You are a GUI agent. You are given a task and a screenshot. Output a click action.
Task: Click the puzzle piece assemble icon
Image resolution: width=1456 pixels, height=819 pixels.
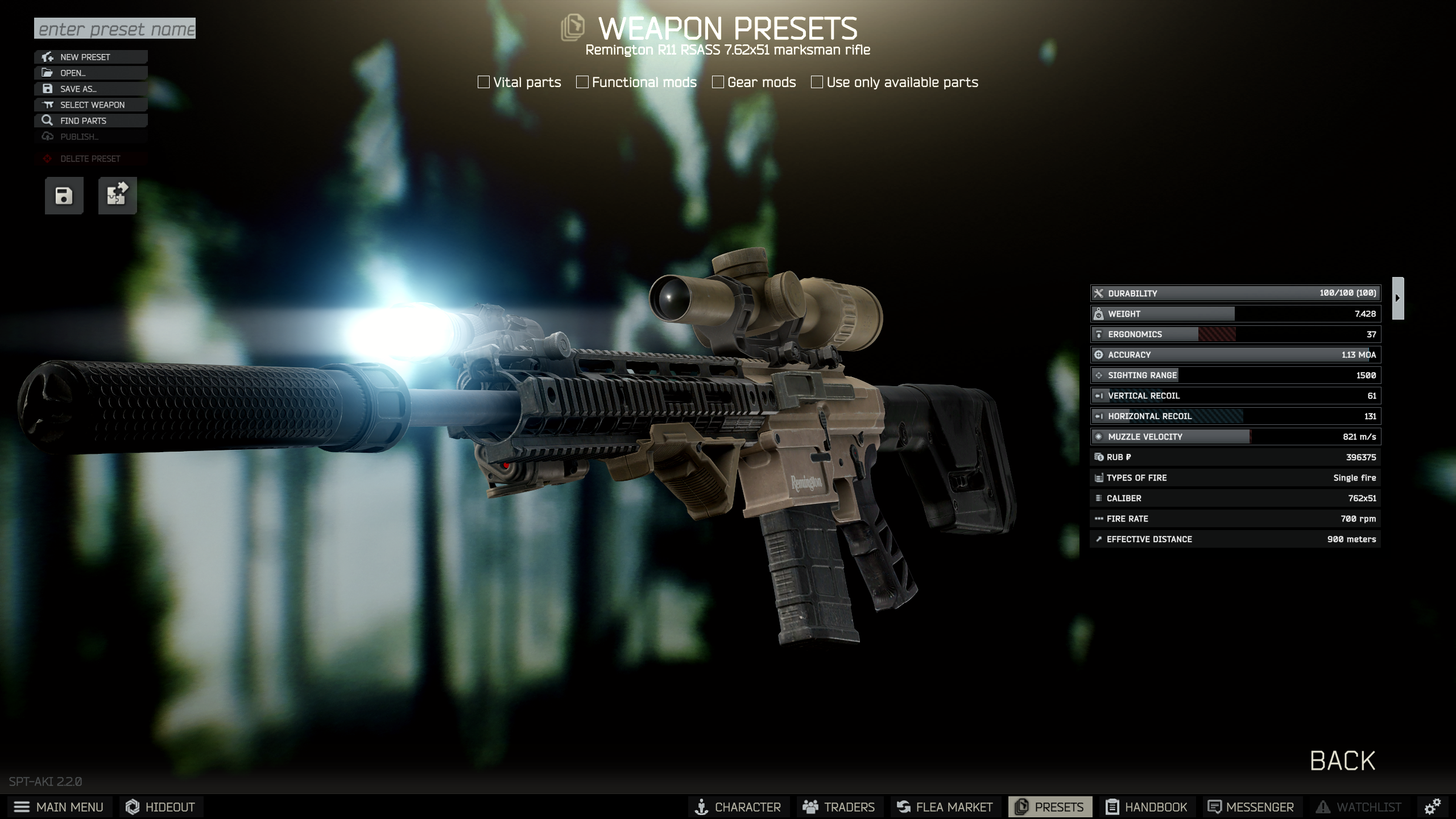pyautogui.click(x=117, y=196)
